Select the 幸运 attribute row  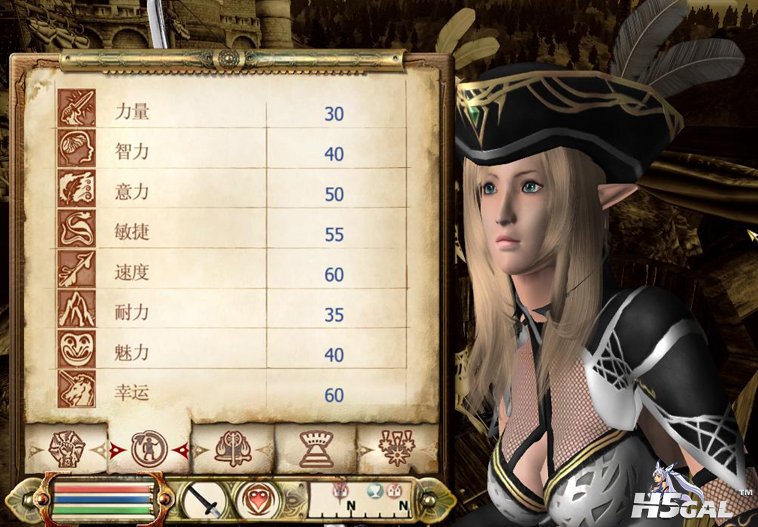click(x=232, y=394)
